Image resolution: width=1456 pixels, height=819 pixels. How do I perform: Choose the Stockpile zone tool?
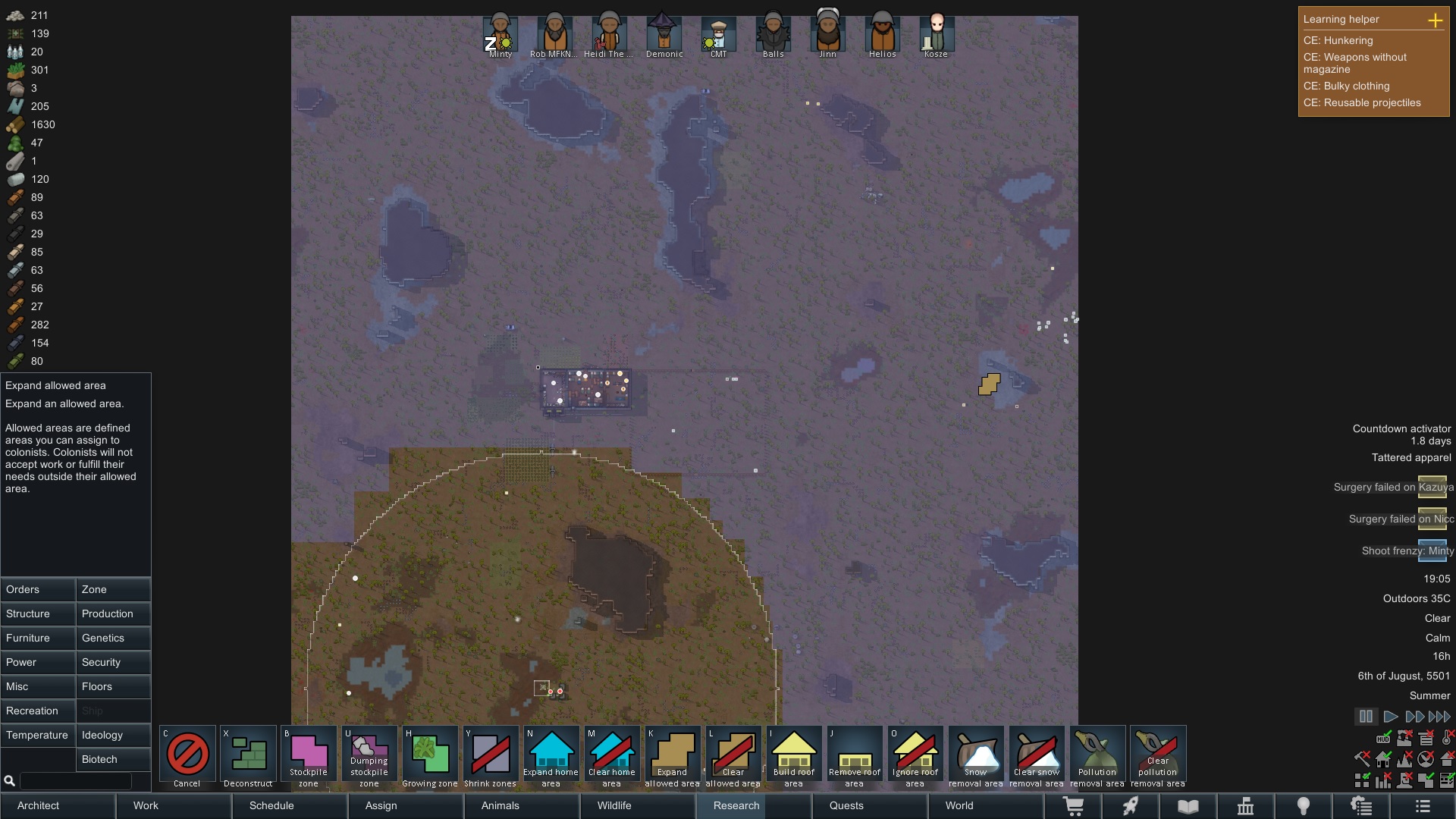[x=309, y=757]
